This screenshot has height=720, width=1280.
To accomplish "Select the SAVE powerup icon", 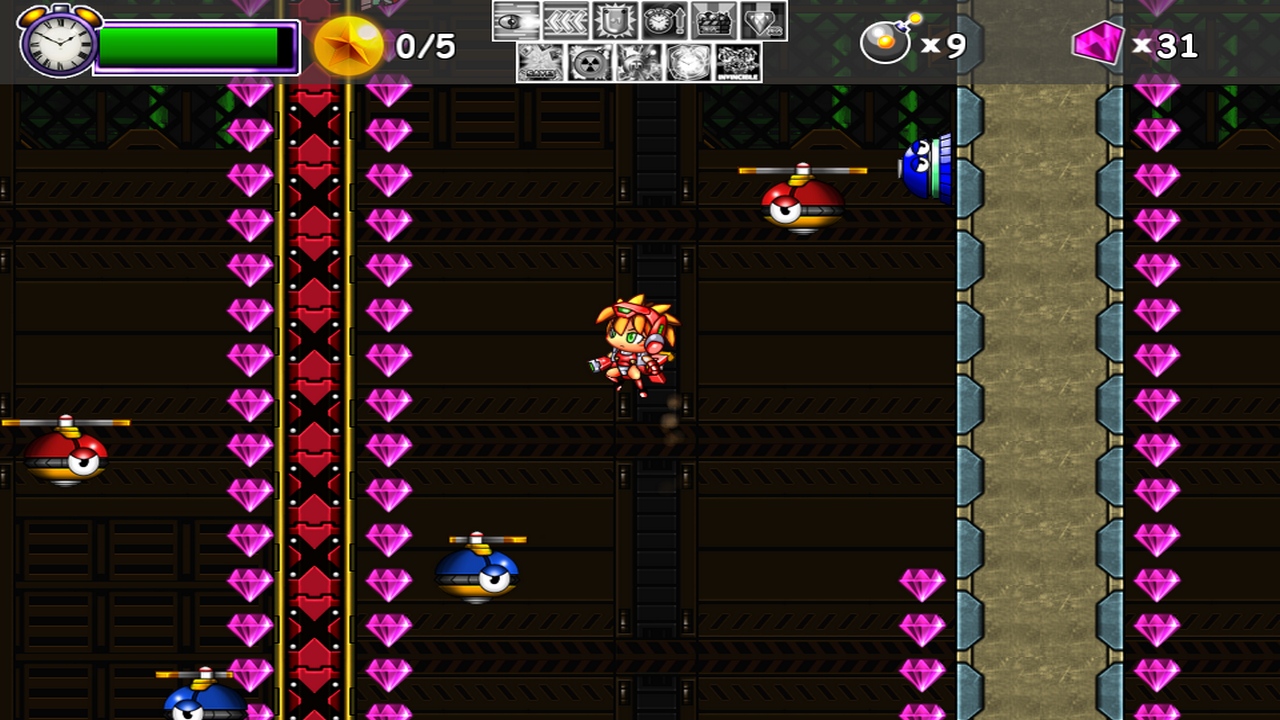I will pyautogui.click(x=539, y=62).
